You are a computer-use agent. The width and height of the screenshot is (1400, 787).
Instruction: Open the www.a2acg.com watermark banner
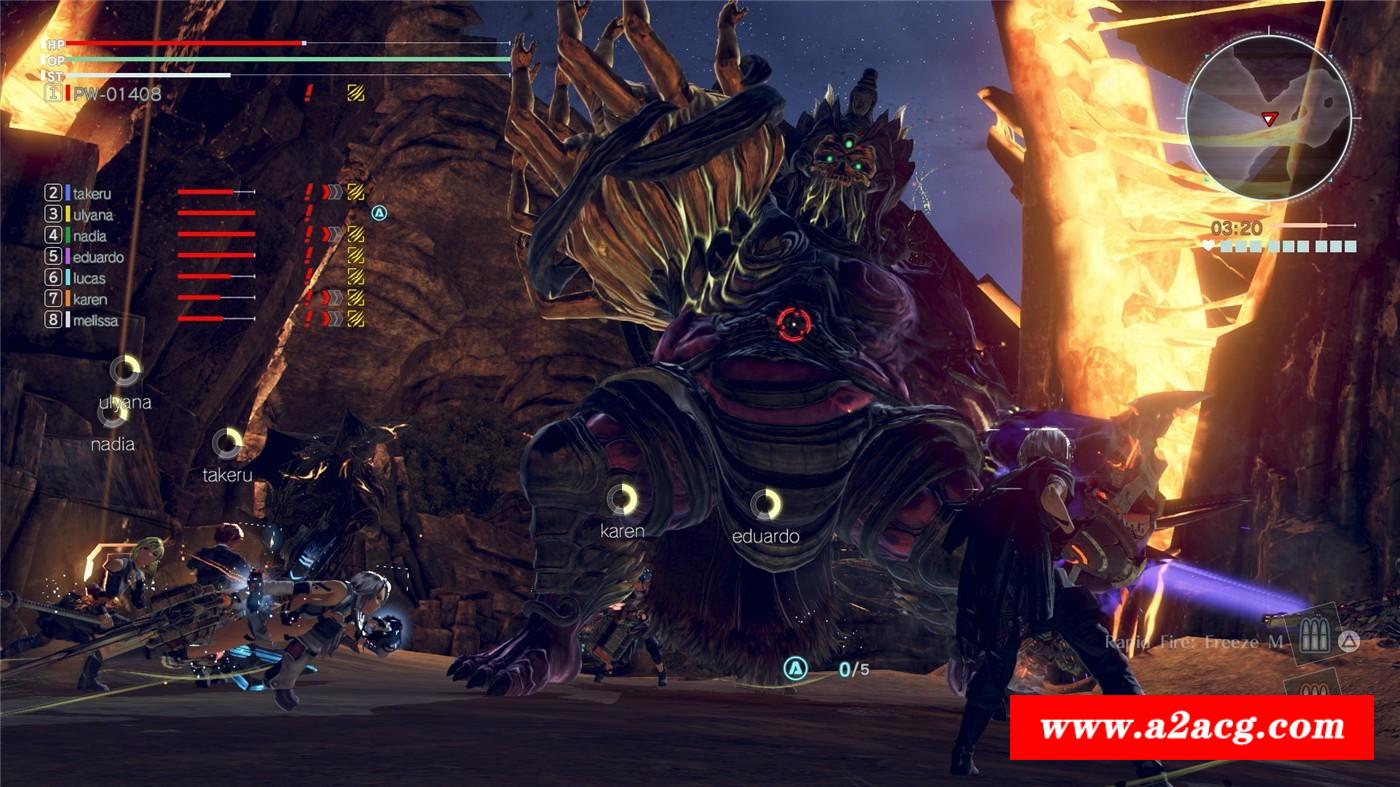pos(1191,727)
